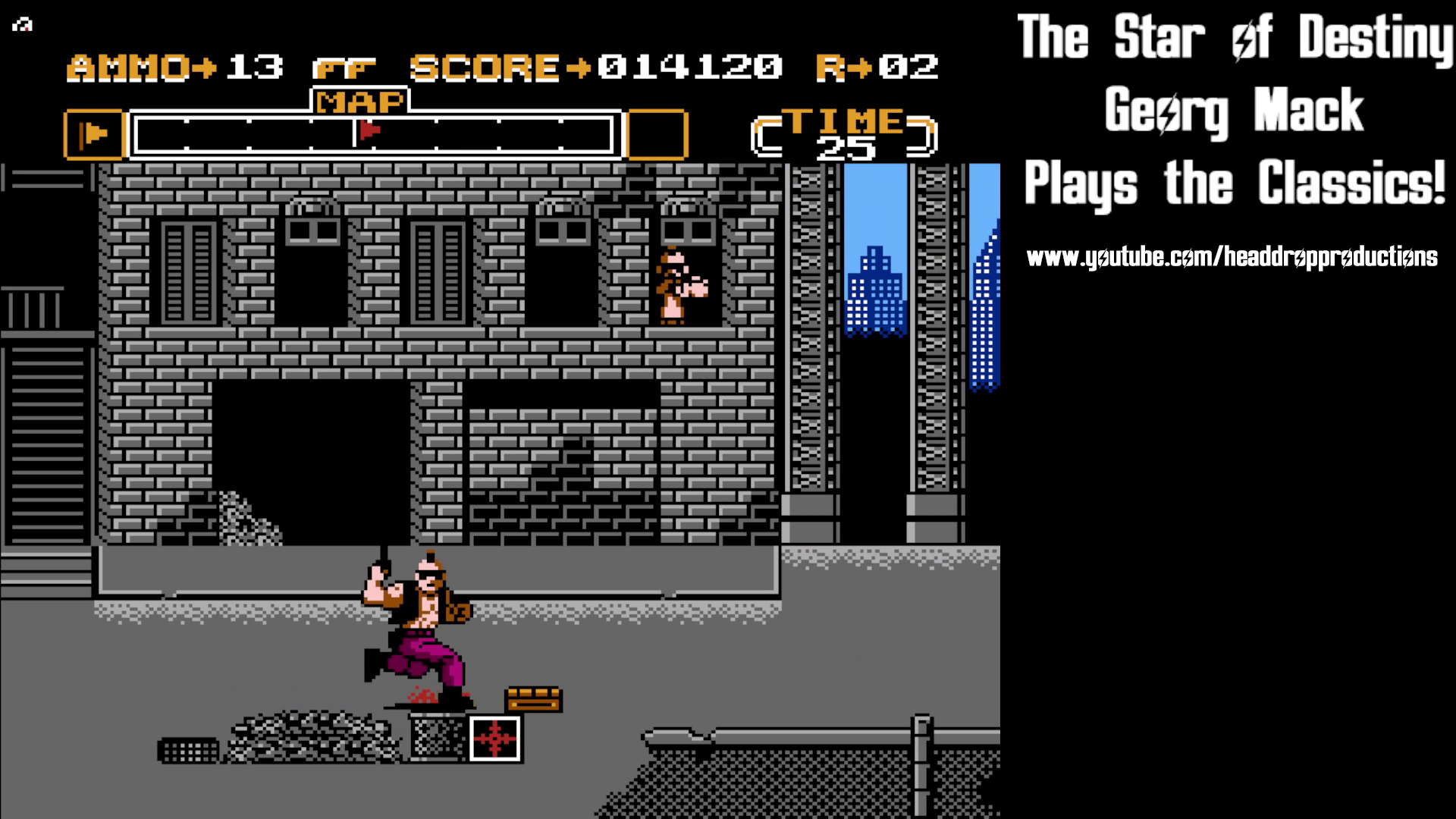The width and height of the screenshot is (1456, 819).
Task: Click the white flag icon left of the map
Action: [x=94, y=132]
